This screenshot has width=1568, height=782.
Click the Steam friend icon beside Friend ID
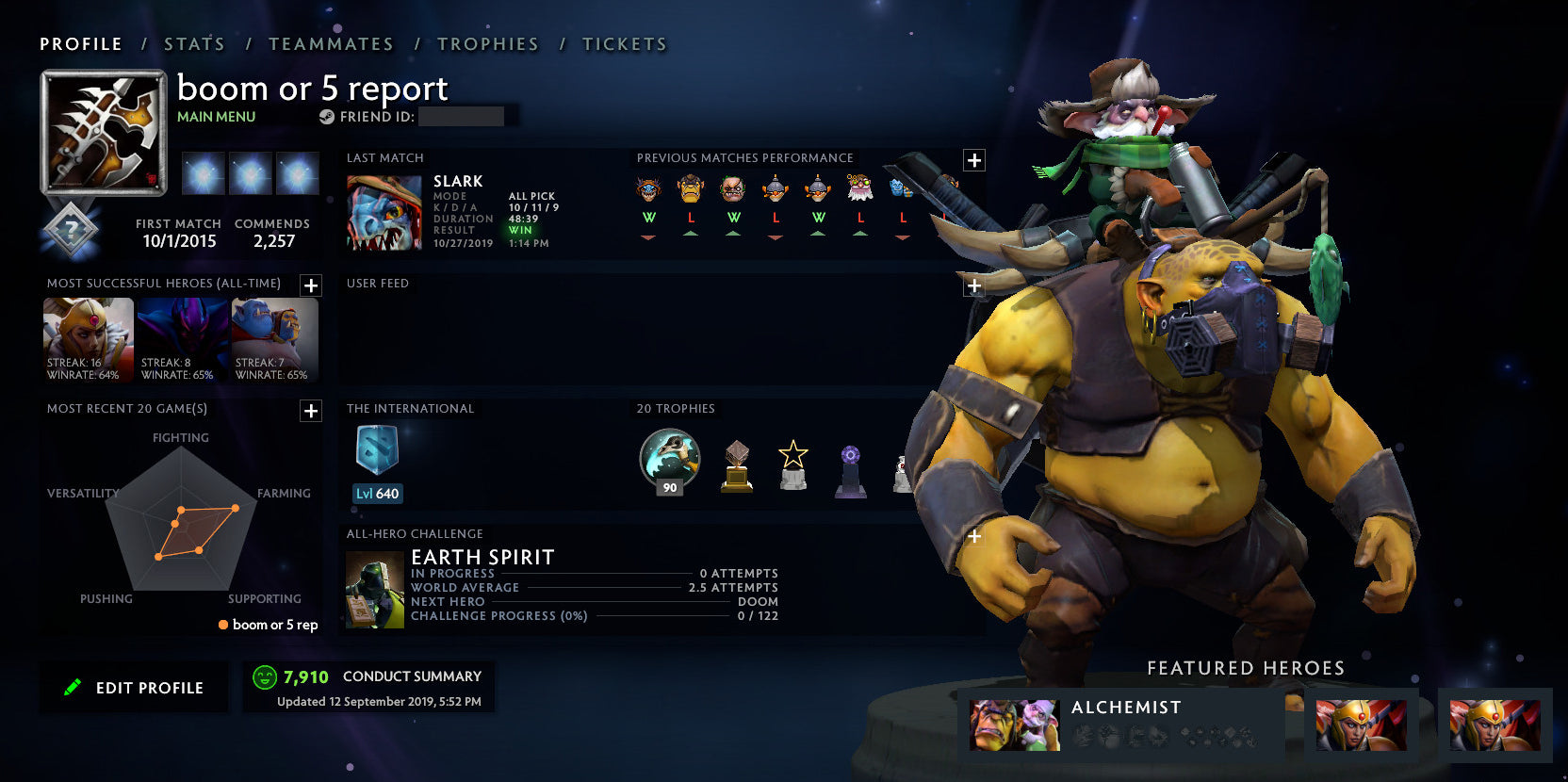tap(325, 117)
